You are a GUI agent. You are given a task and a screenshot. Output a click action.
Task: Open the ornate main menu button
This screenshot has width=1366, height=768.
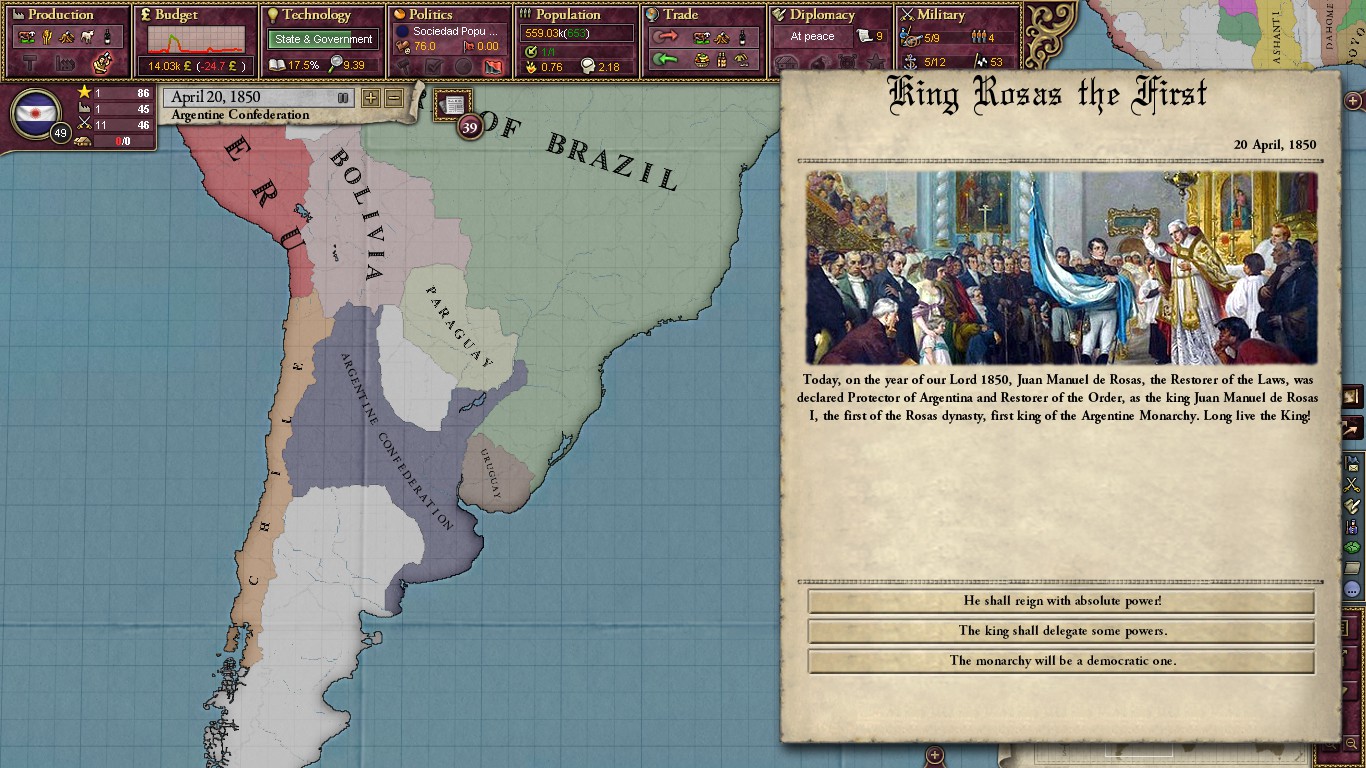click(1050, 28)
